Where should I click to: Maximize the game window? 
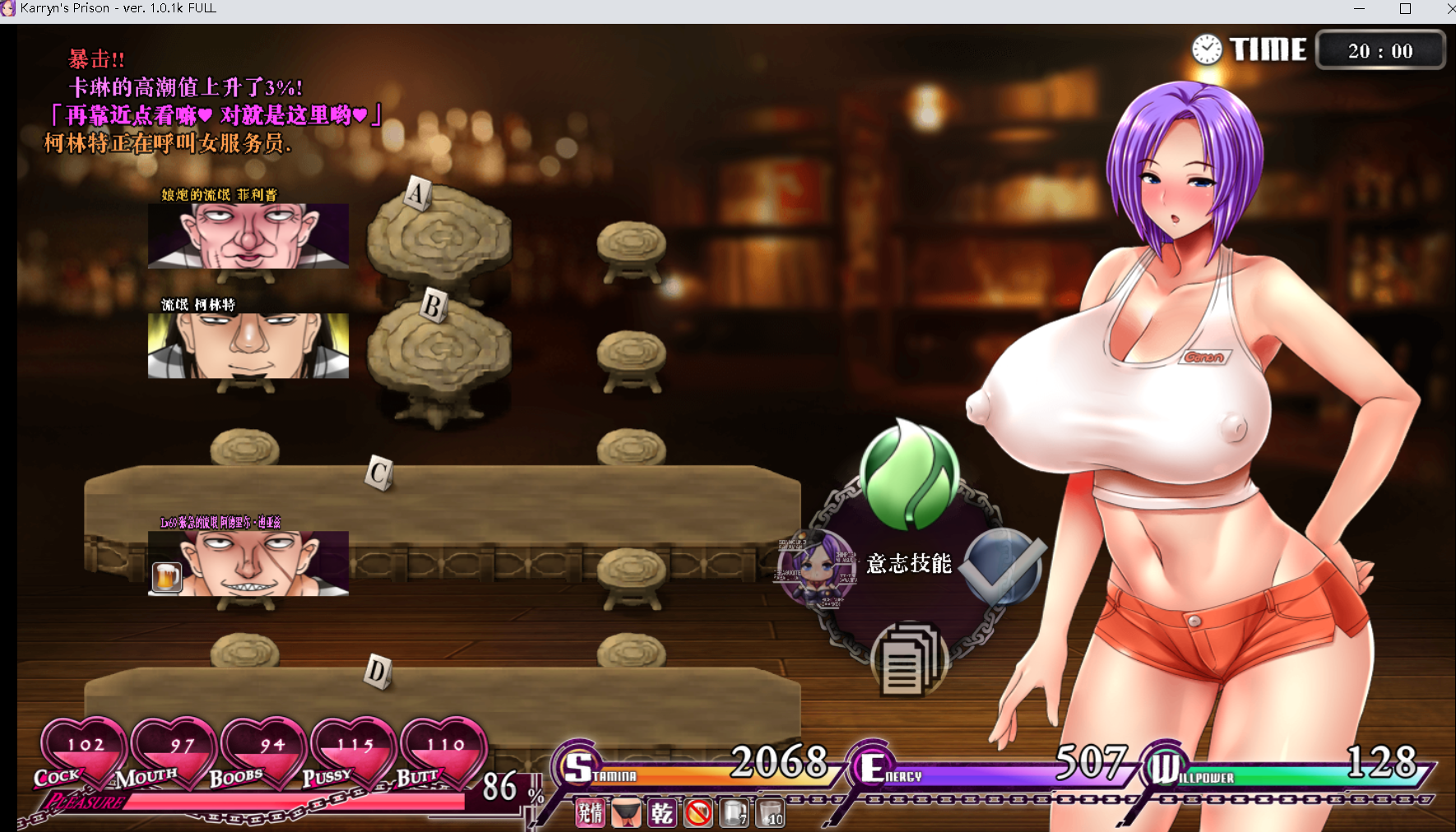click(x=1405, y=8)
